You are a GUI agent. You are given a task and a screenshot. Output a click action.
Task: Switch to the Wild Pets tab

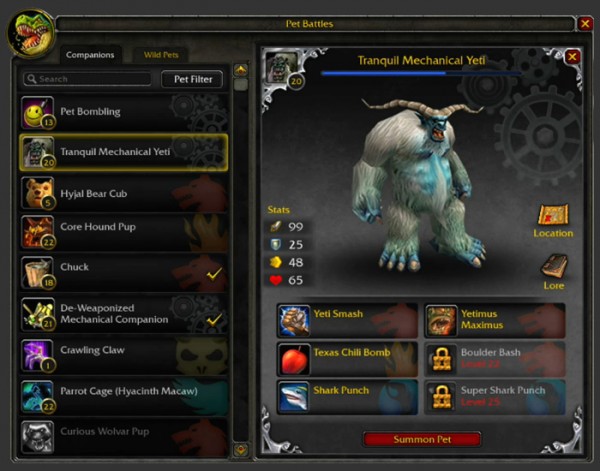click(160, 55)
